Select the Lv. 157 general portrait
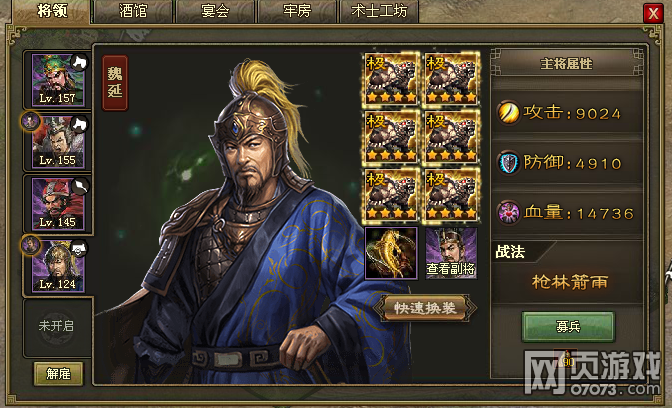The width and height of the screenshot is (672, 408). coord(58,79)
